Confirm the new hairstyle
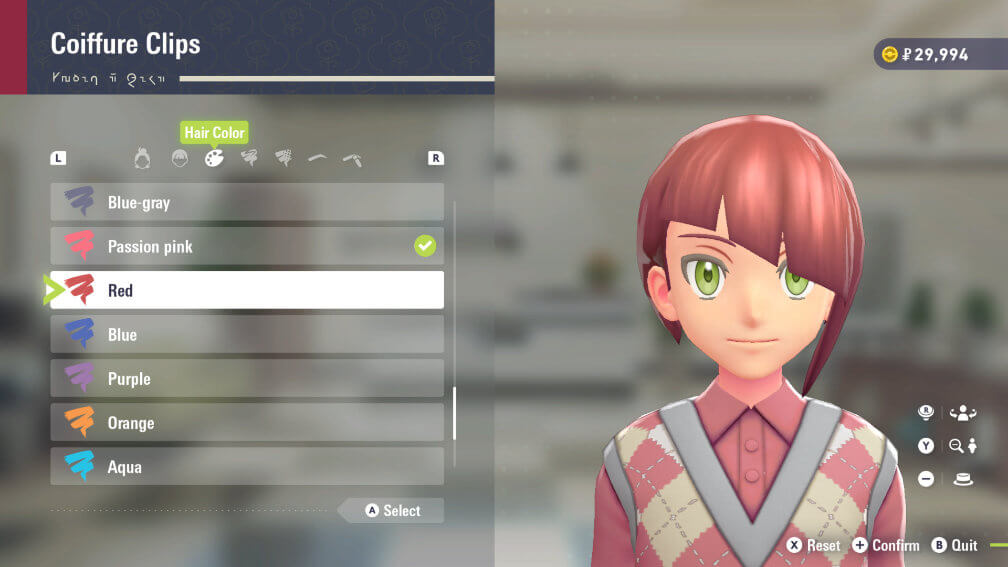1008x567 pixels. point(886,545)
